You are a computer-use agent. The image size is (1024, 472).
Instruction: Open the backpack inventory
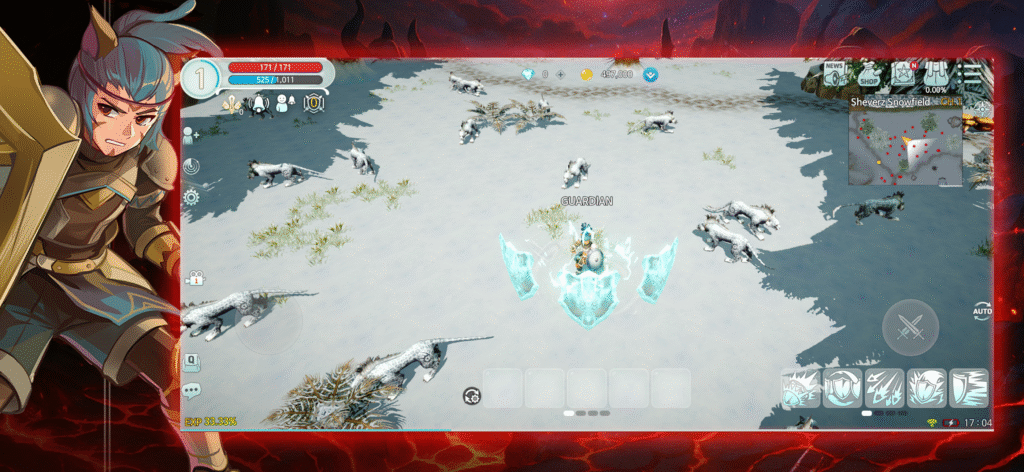click(x=937, y=75)
